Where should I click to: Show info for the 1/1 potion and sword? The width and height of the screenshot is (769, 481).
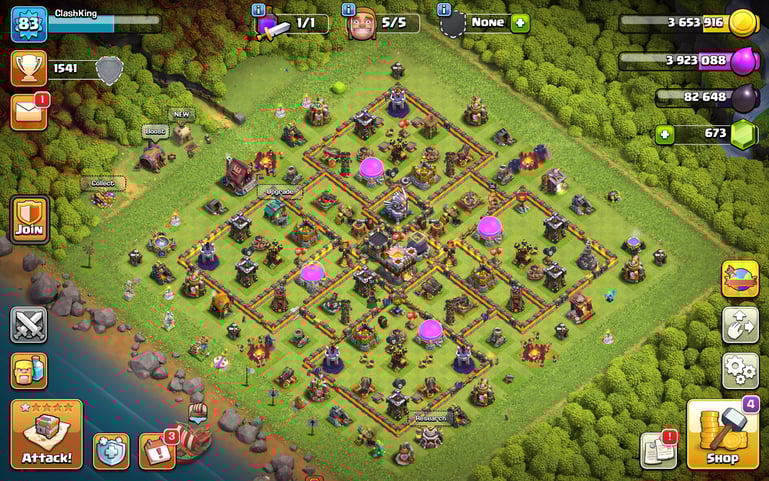[x=258, y=9]
